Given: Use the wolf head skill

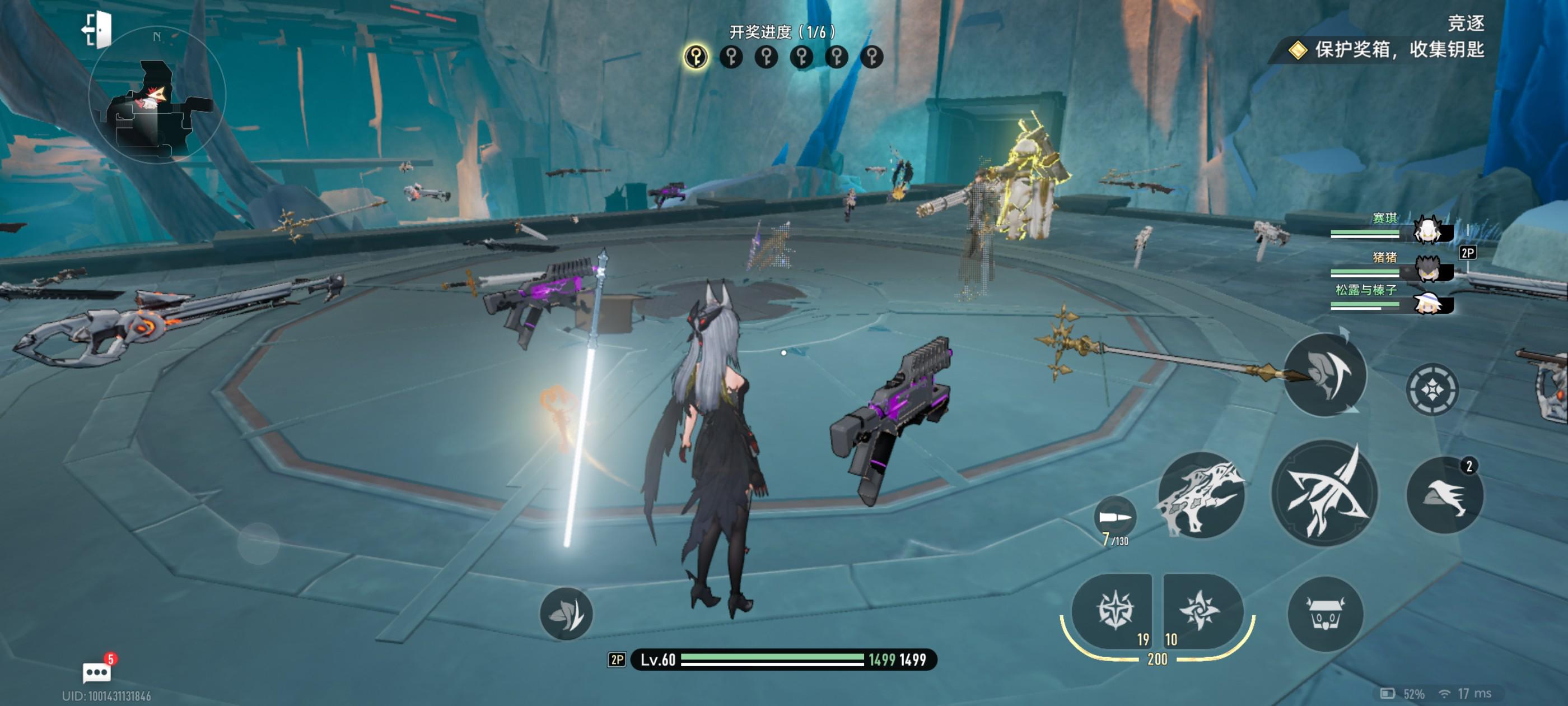Looking at the screenshot, I should (x=1201, y=495).
